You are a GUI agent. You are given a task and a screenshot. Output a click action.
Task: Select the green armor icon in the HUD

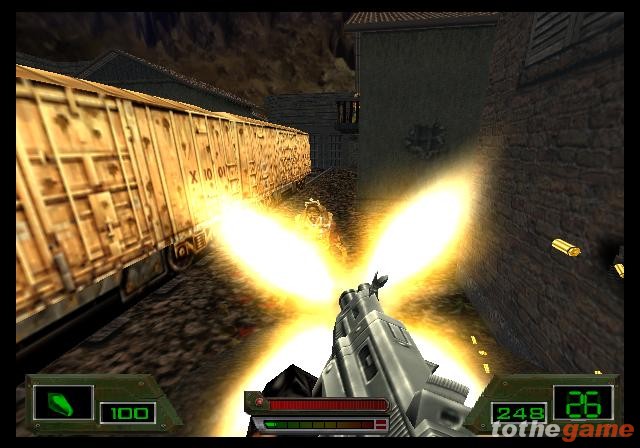pyautogui.click(x=63, y=403)
